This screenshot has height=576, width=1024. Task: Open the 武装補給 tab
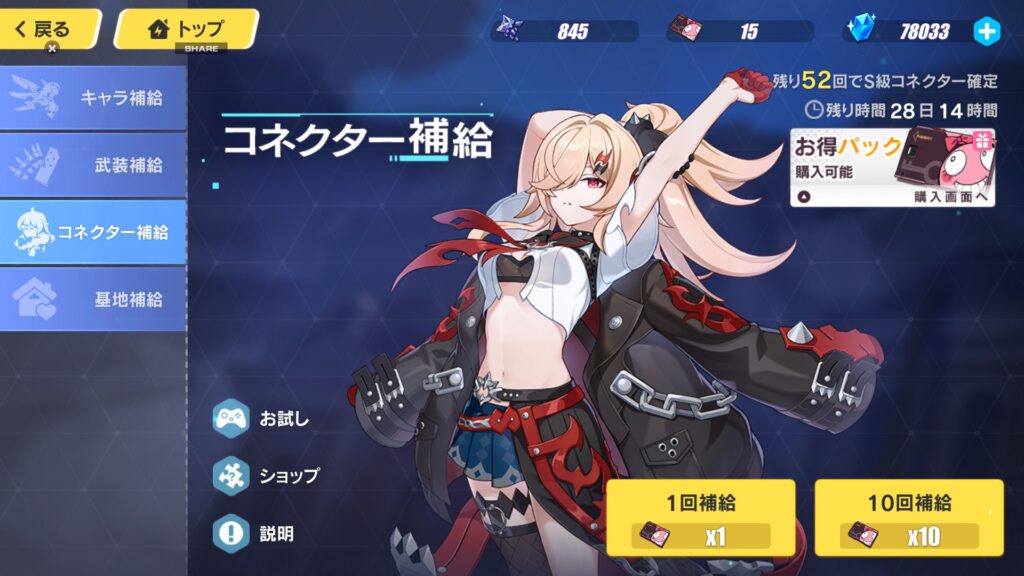pos(93,165)
